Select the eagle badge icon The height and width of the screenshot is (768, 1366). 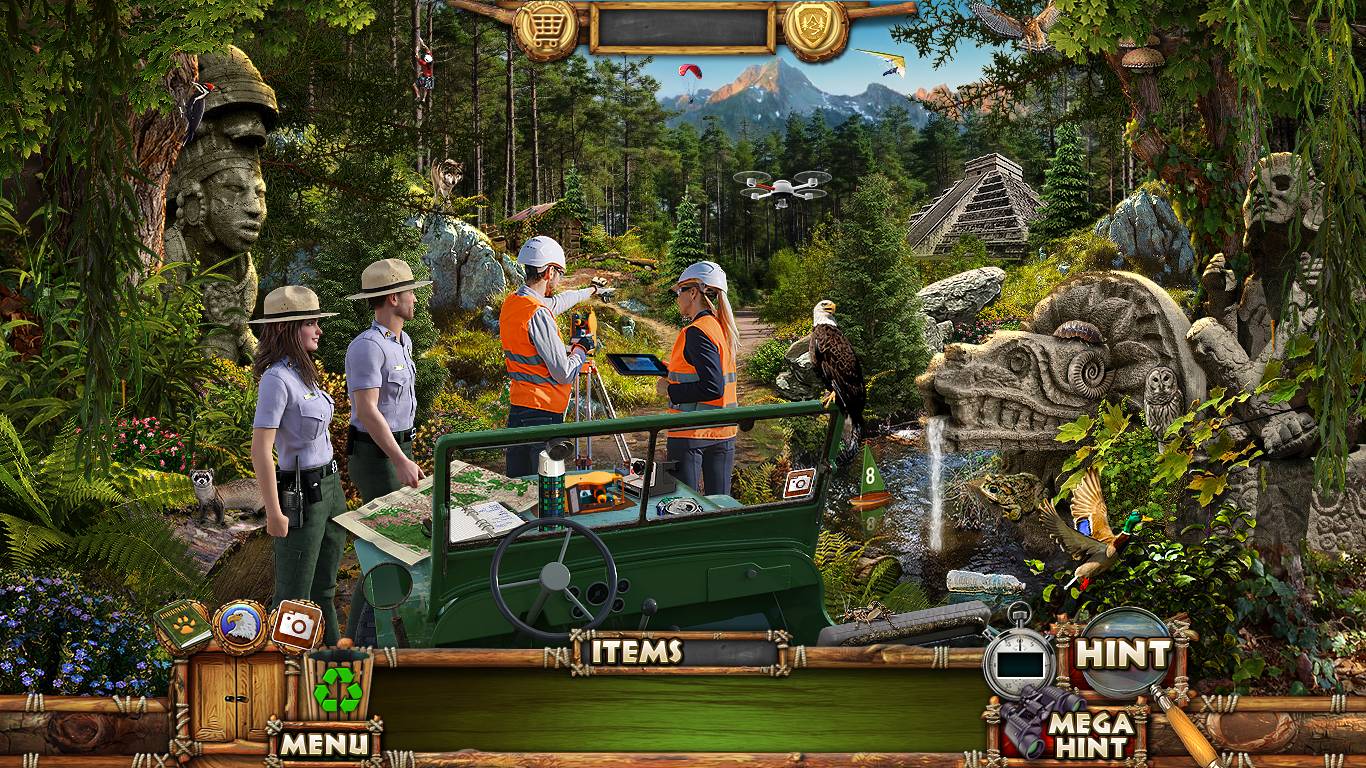(x=240, y=627)
